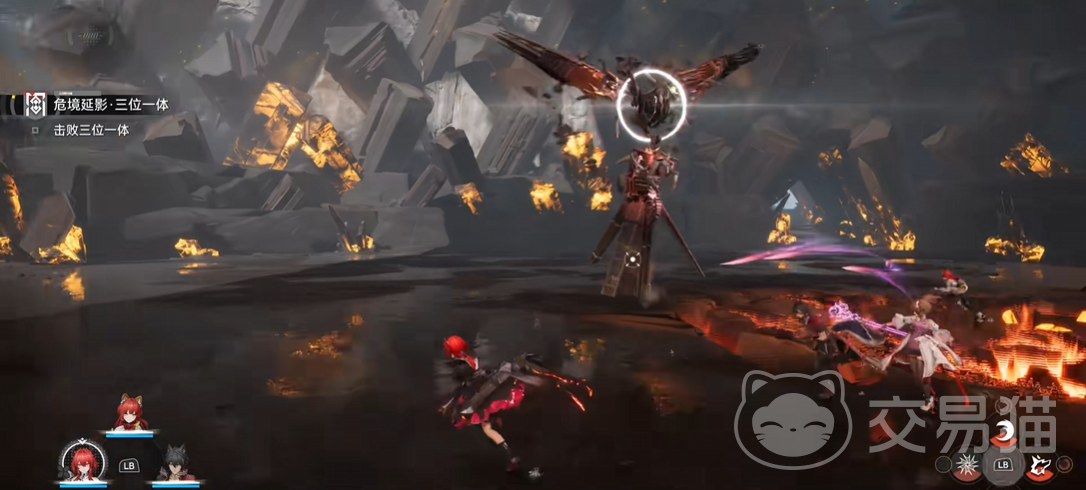Activate the spiky burst skill icon
The image size is (1086, 490).
point(967,464)
